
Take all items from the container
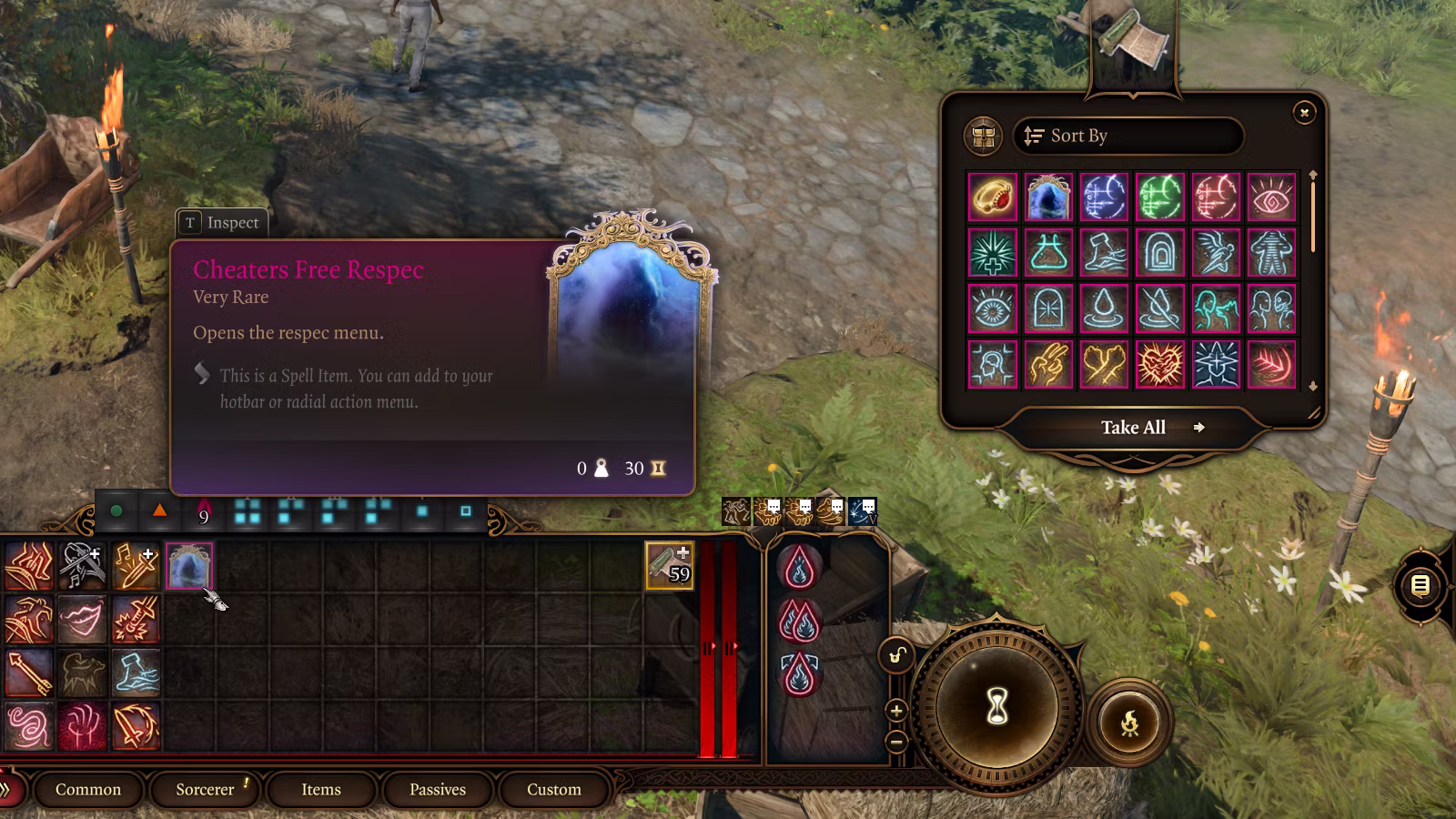click(x=1133, y=428)
